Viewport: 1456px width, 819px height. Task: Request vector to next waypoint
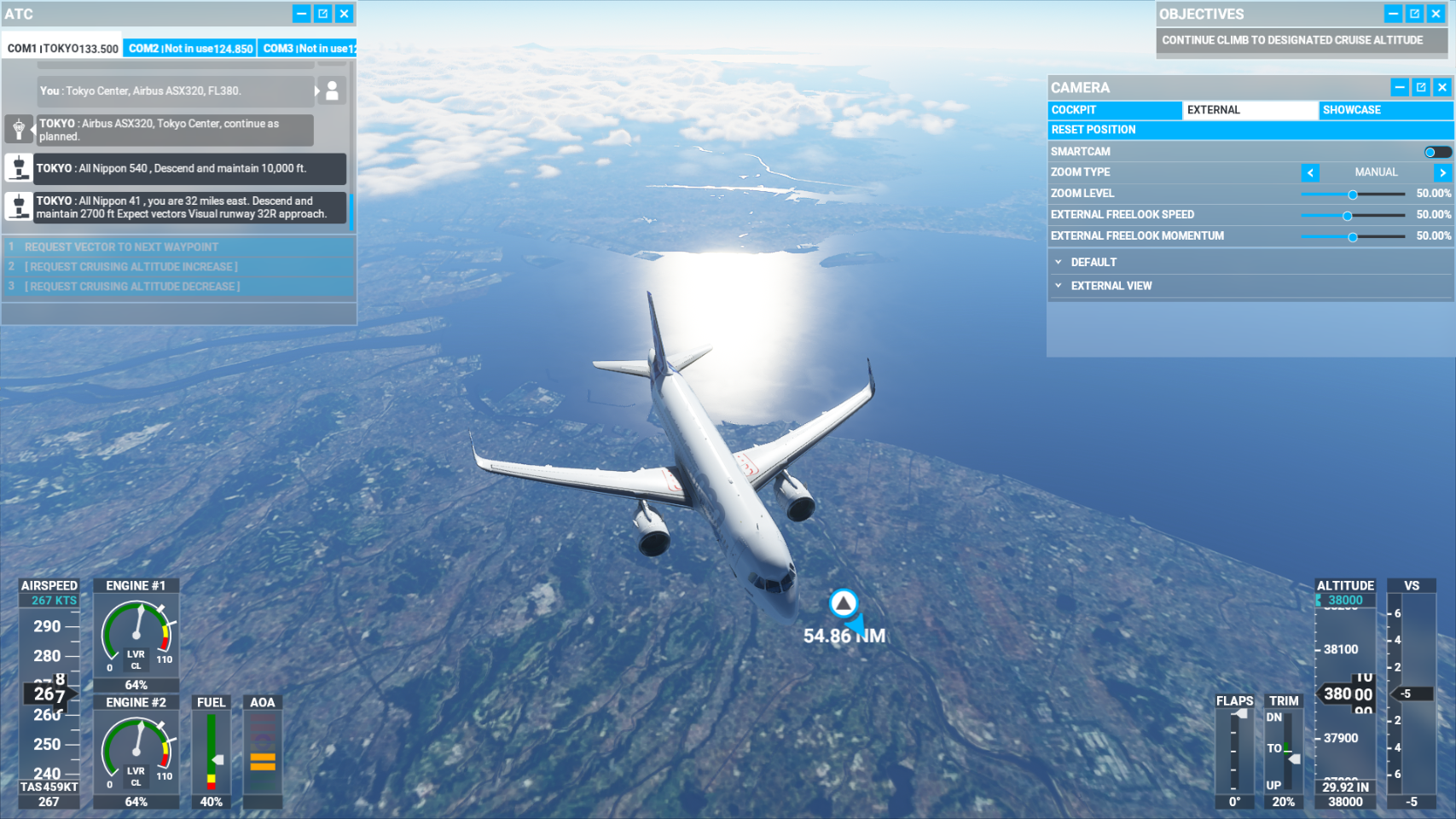[121, 247]
